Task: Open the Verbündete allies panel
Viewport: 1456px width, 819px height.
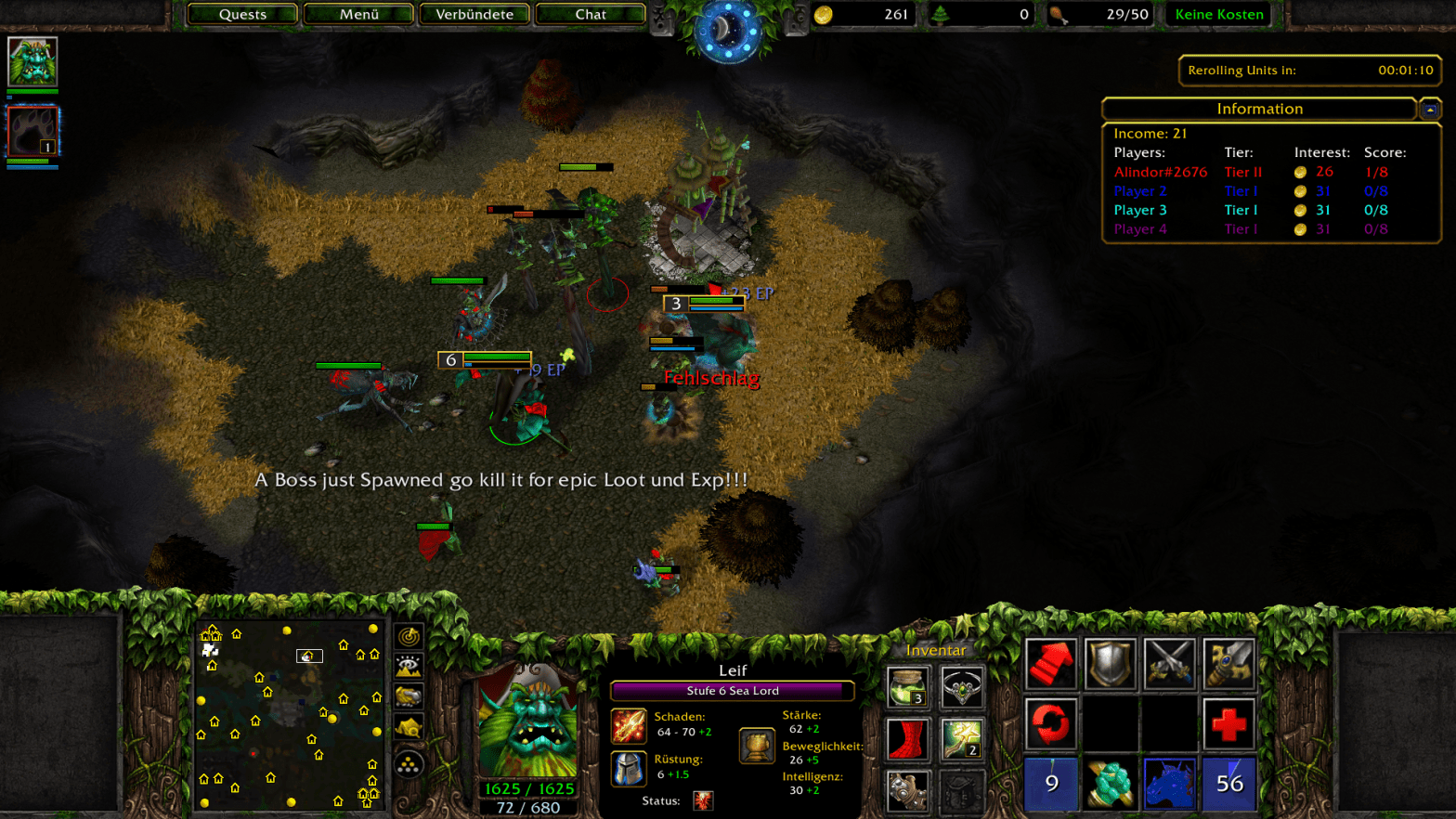Action: [474, 14]
